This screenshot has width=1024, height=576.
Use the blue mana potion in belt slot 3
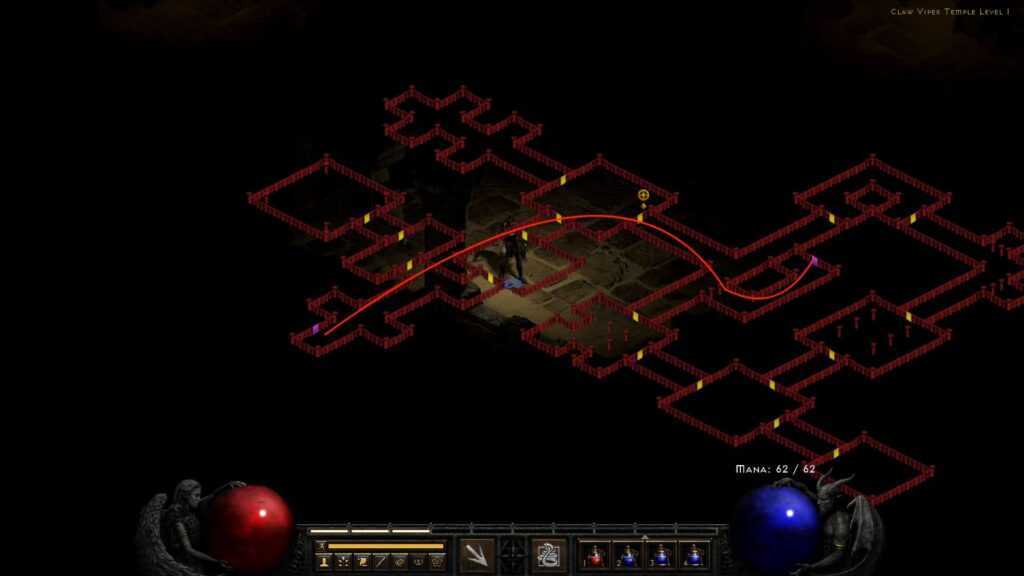[661, 555]
